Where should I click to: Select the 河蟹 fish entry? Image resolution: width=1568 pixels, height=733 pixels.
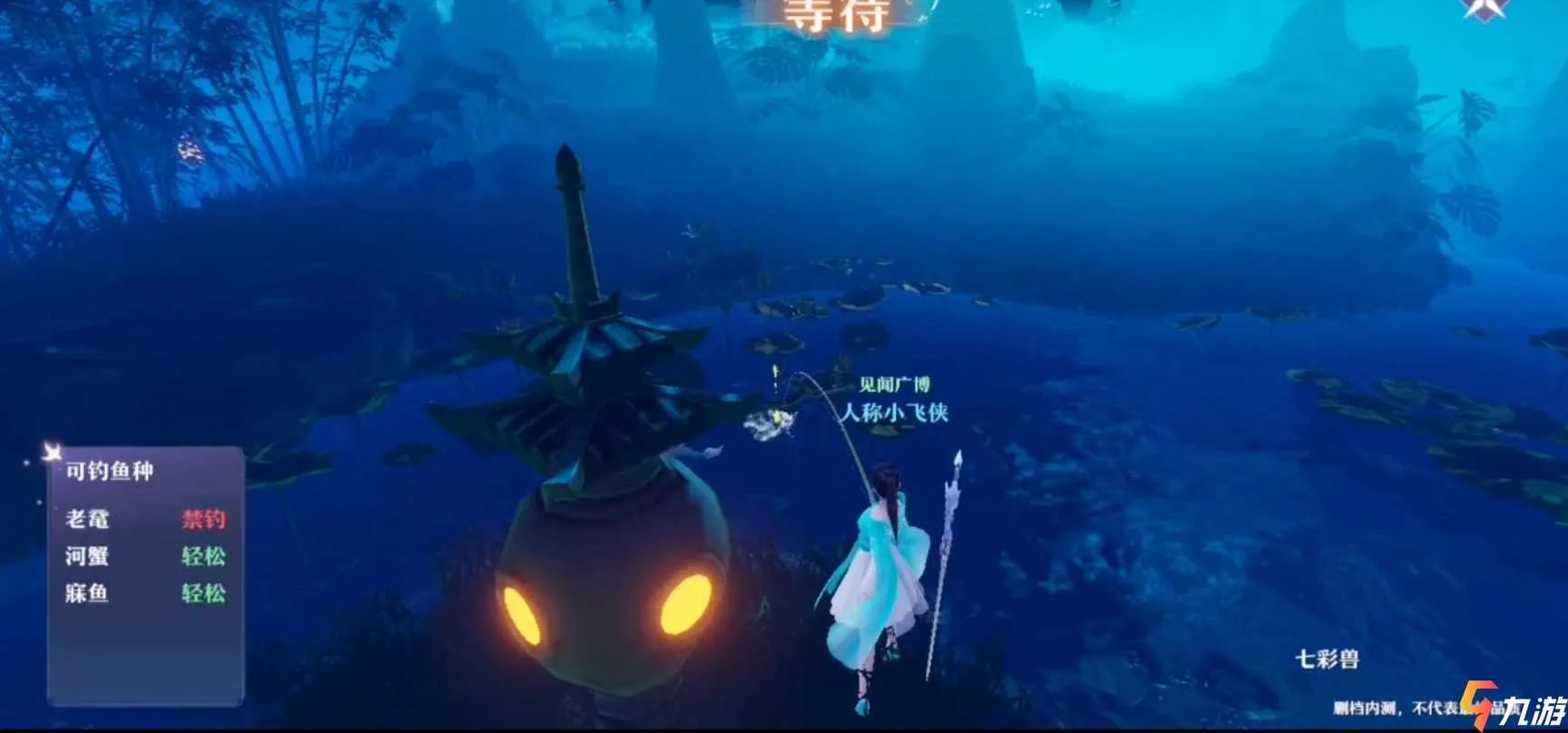[145, 557]
